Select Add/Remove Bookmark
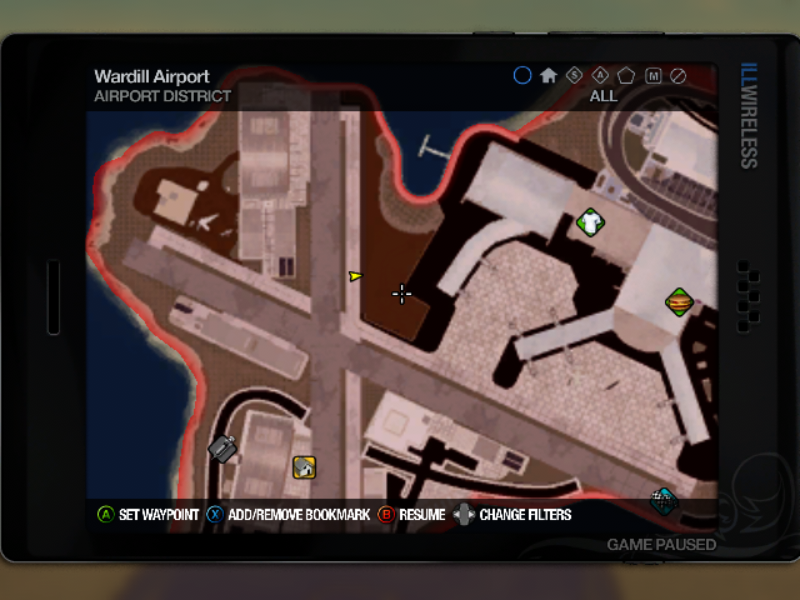Viewport: 800px width, 600px height. [x=288, y=515]
